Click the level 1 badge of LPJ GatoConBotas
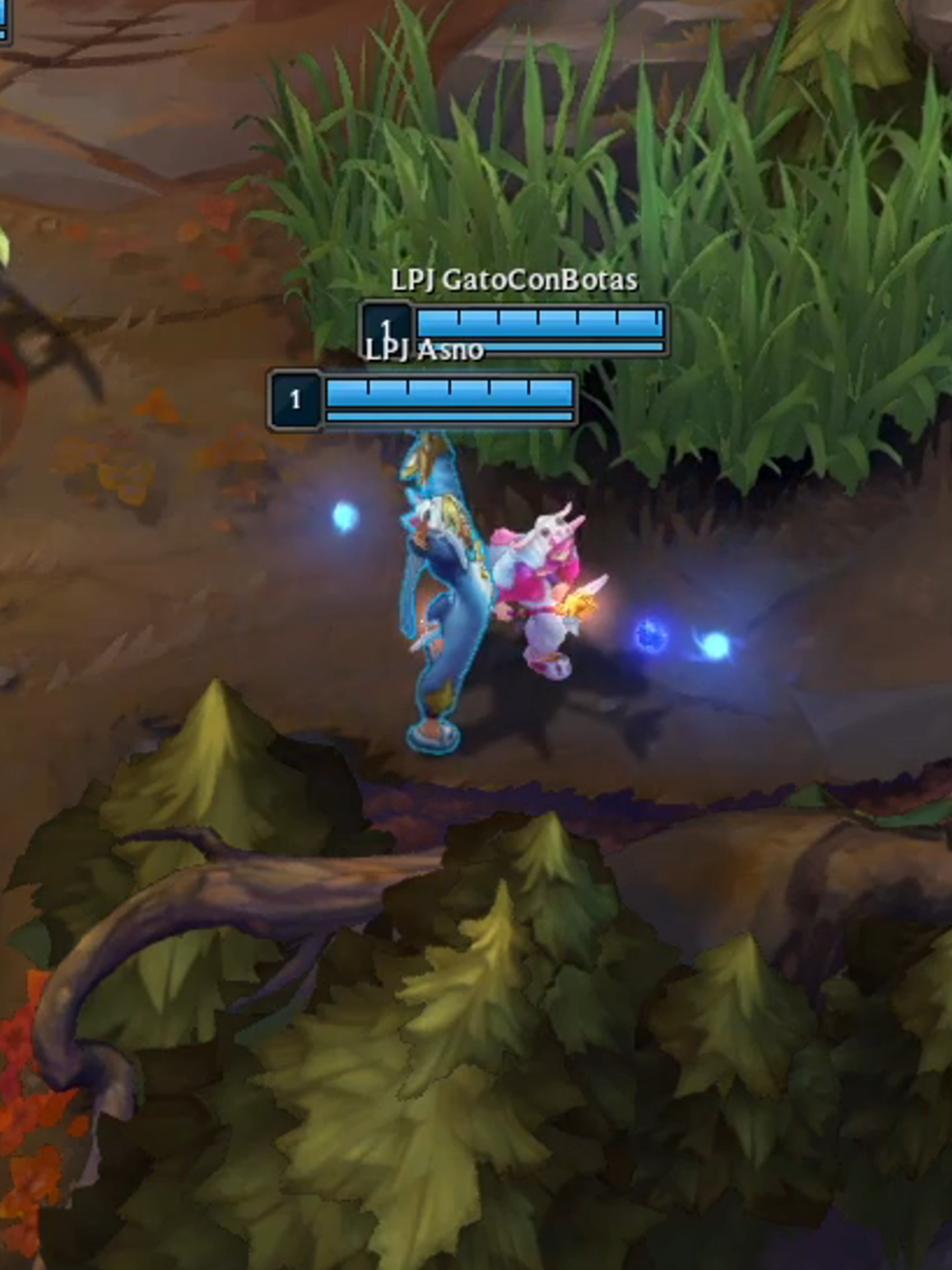 (x=387, y=327)
